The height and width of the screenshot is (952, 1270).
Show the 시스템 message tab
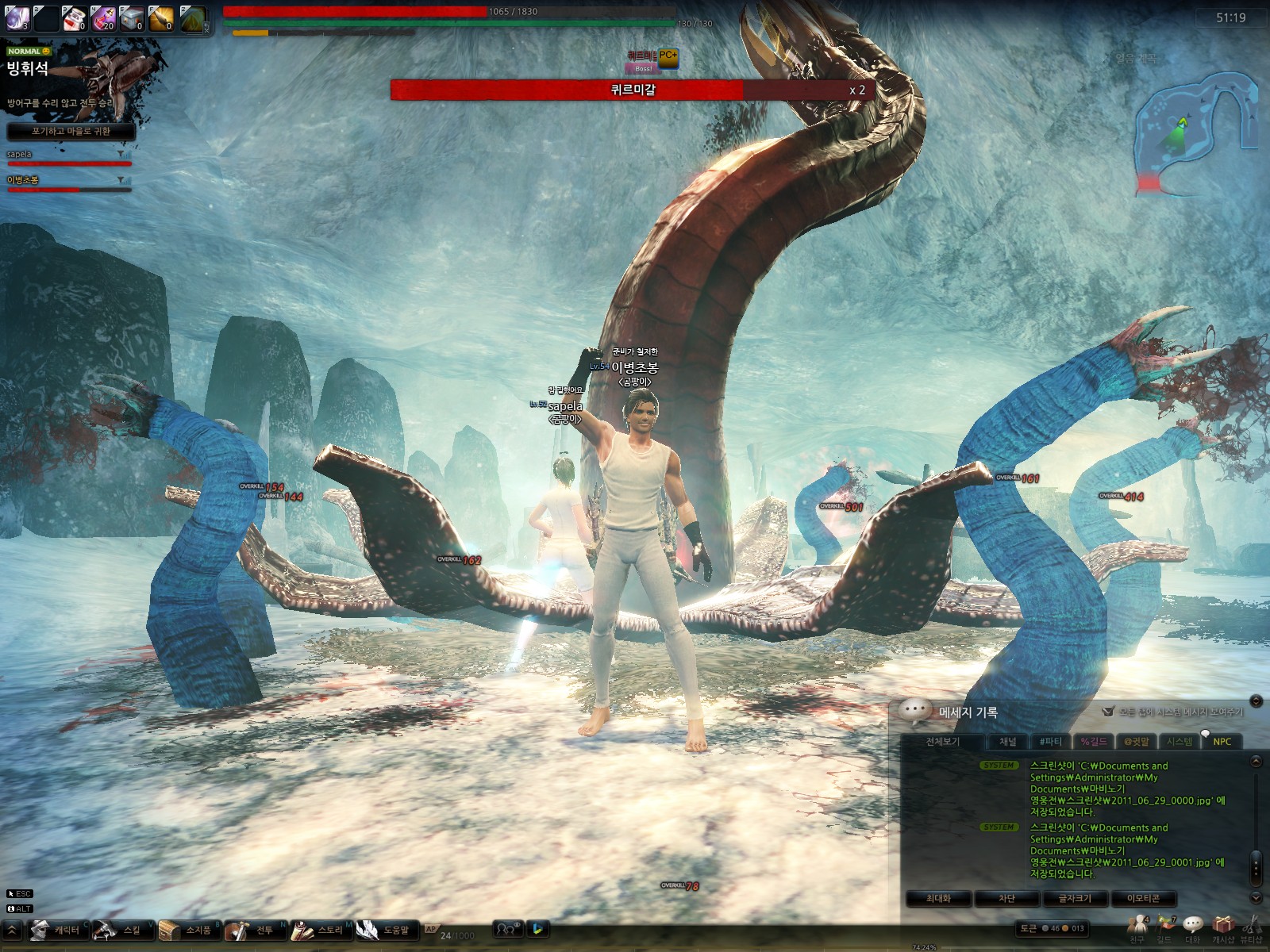pyautogui.click(x=1180, y=742)
